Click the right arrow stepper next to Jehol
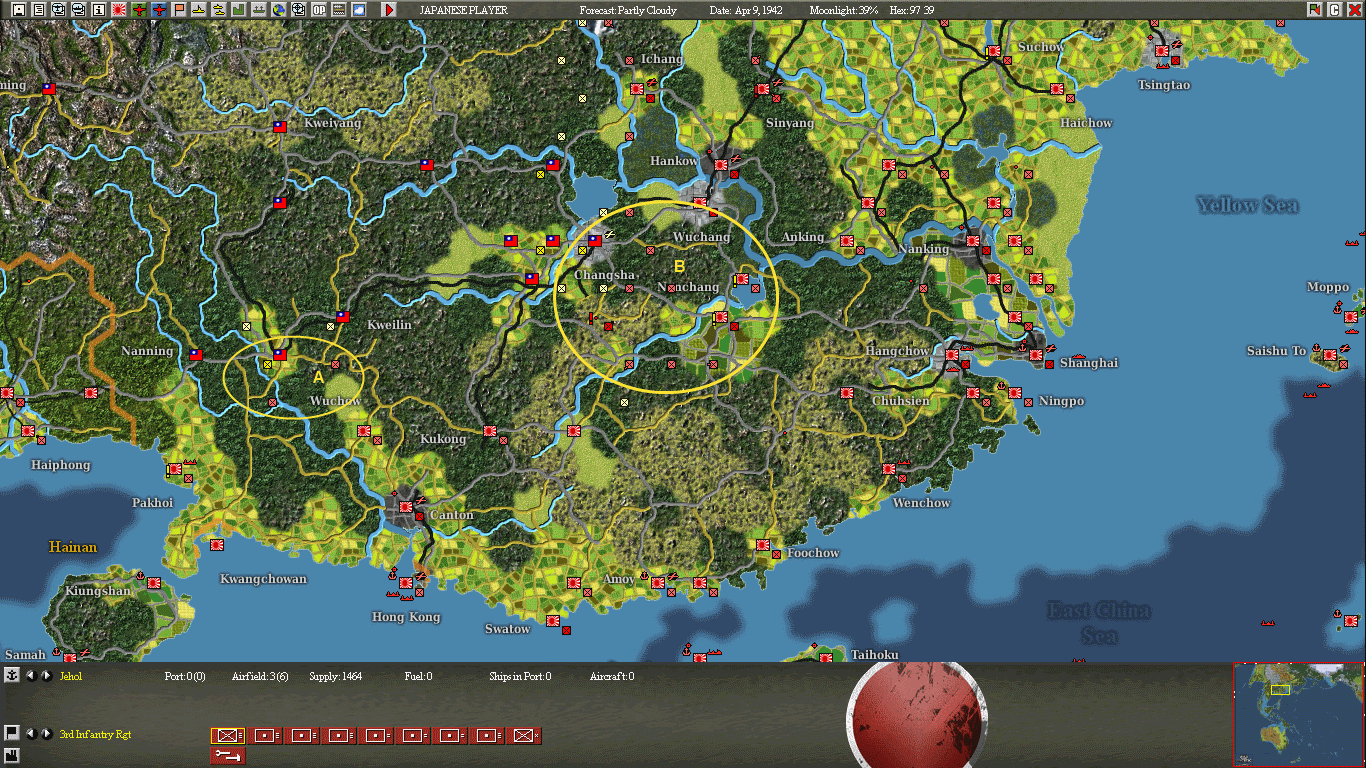Image resolution: width=1366 pixels, height=768 pixels. tap(46, 676)
